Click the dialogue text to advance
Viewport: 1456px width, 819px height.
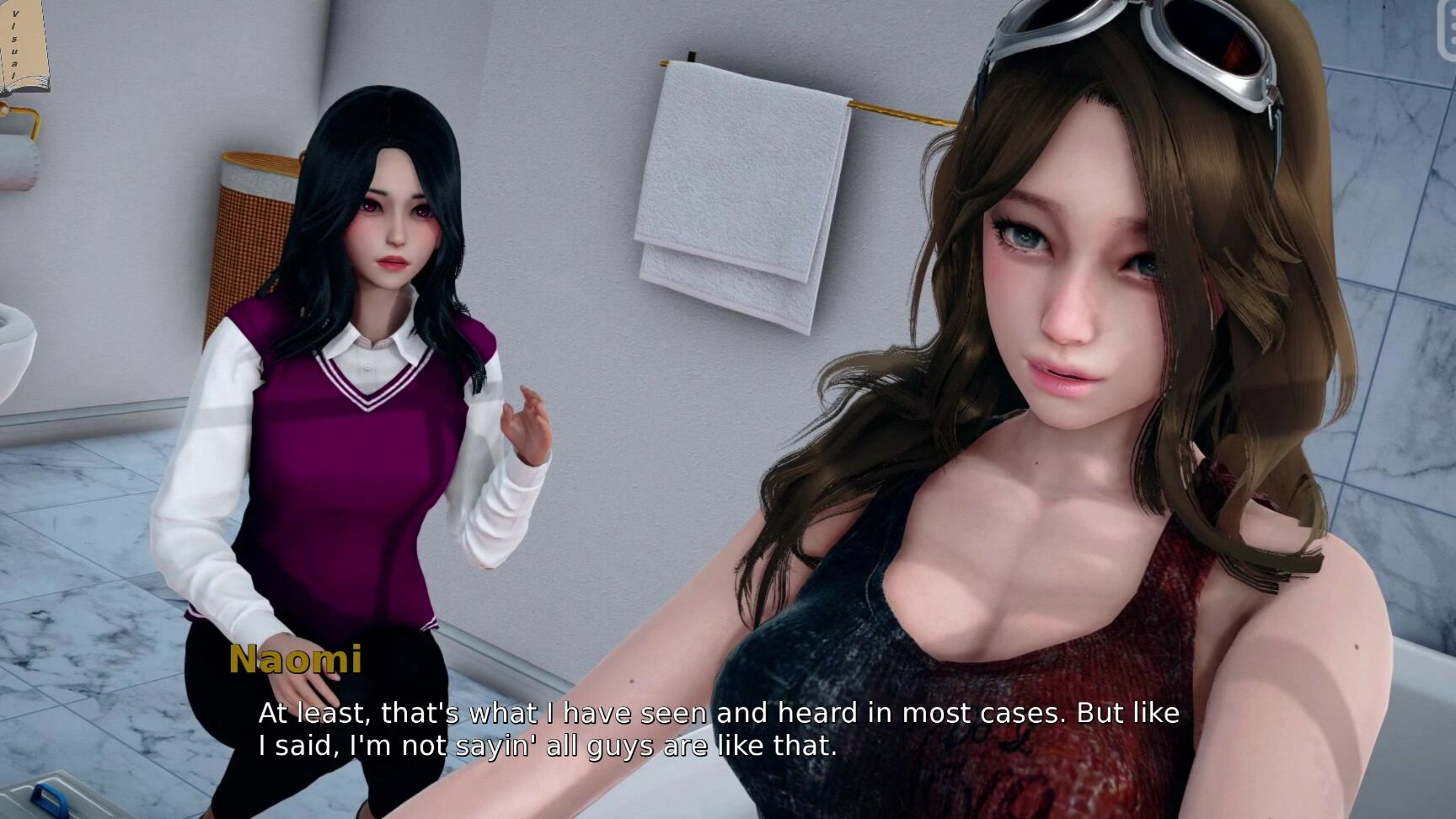(716, 729)
